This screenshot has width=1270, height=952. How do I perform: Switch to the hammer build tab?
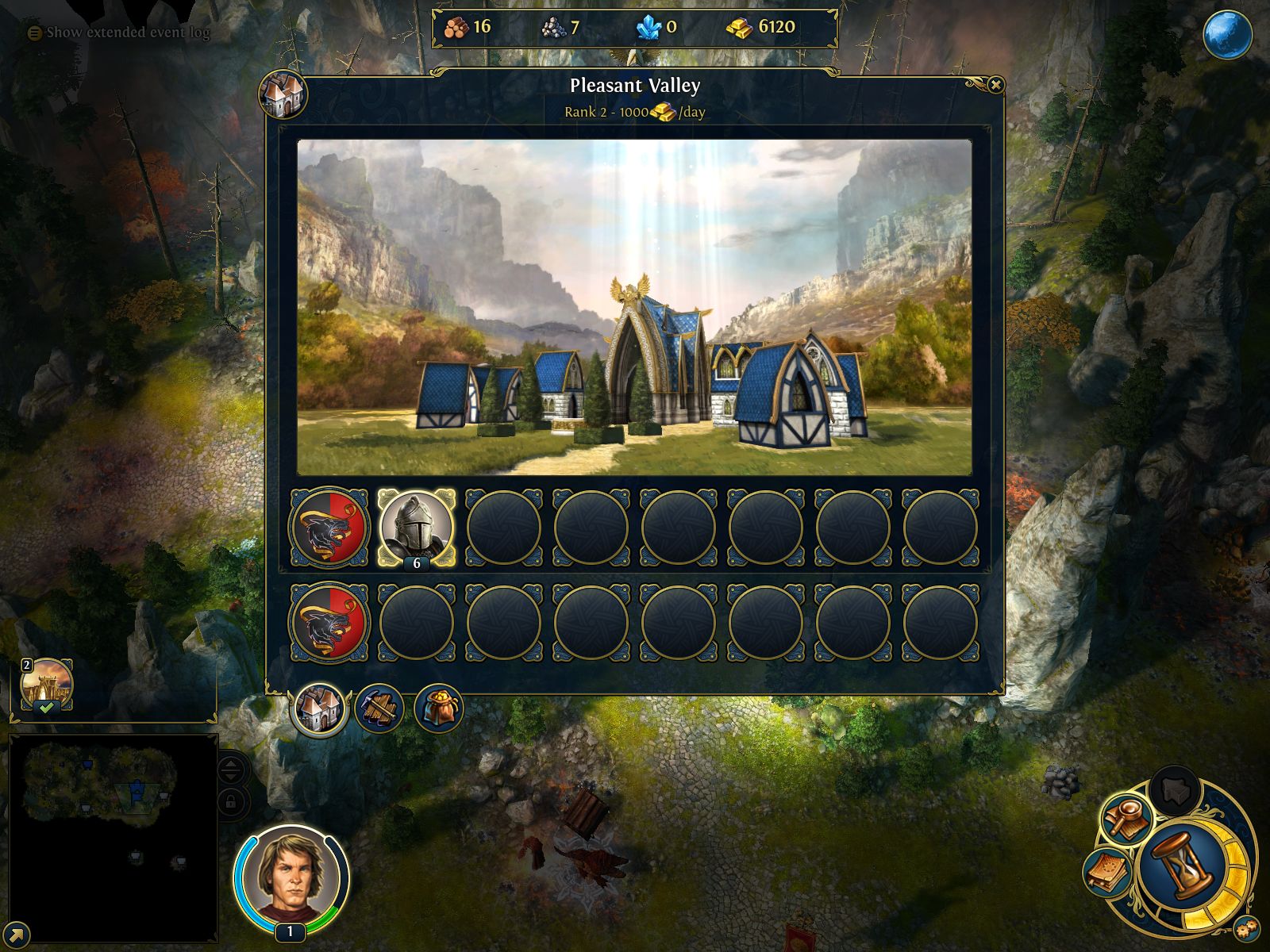[x=379, y=708]
